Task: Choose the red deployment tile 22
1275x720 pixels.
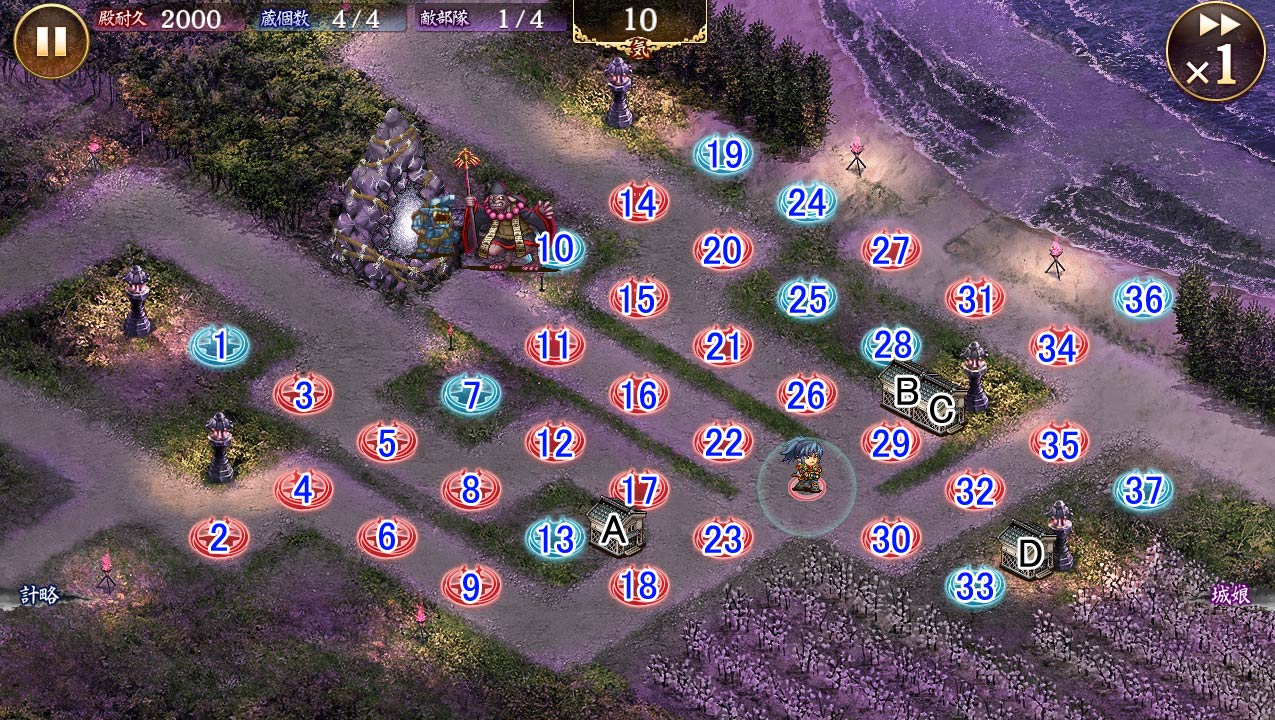Action: [x=723, y=442]
